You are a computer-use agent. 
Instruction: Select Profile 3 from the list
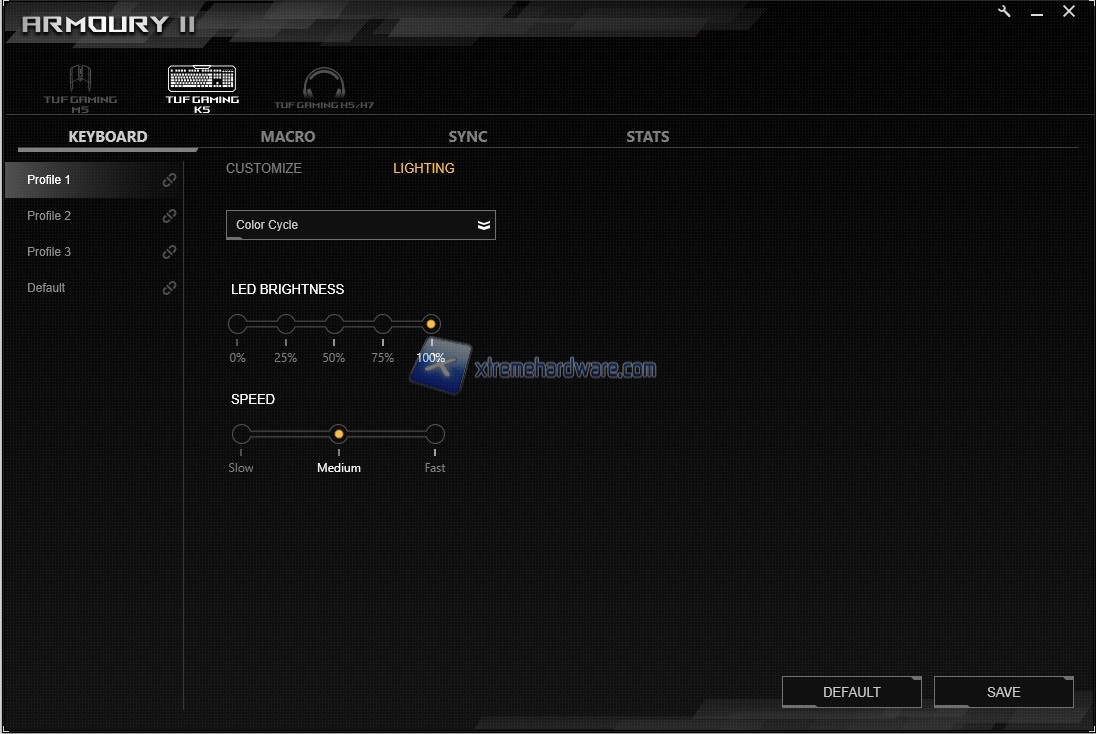pos(50,252)
